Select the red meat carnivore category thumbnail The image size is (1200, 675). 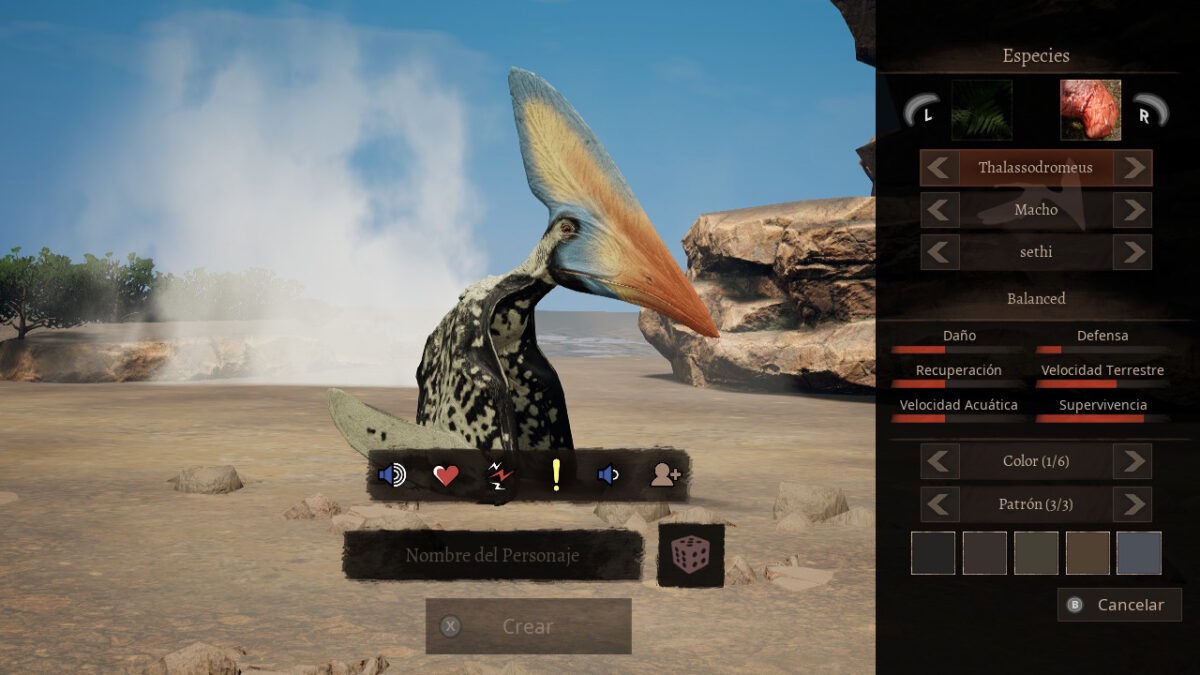(1090, 110)
